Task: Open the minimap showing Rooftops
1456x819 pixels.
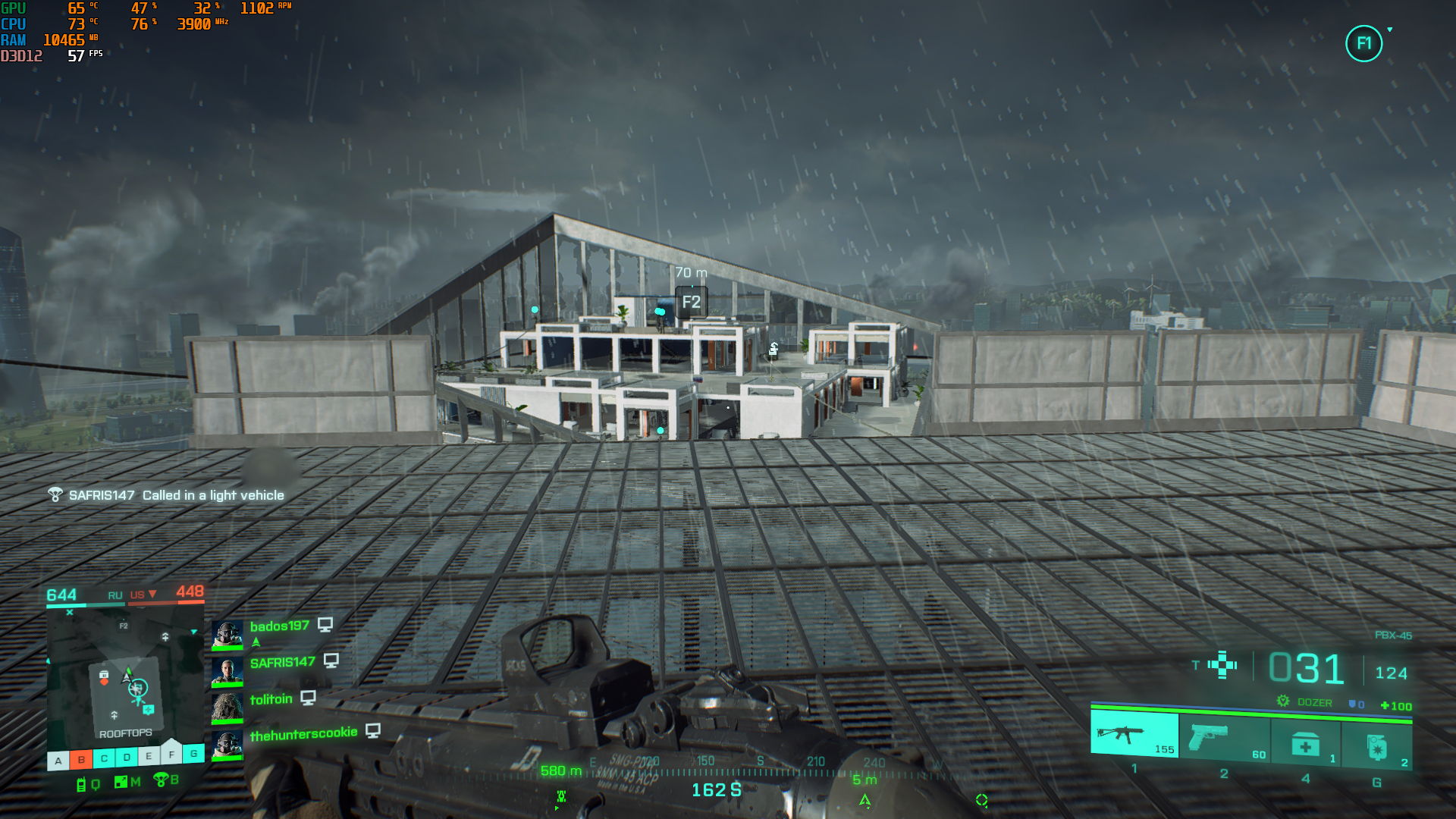Action: tap(125, 676)
